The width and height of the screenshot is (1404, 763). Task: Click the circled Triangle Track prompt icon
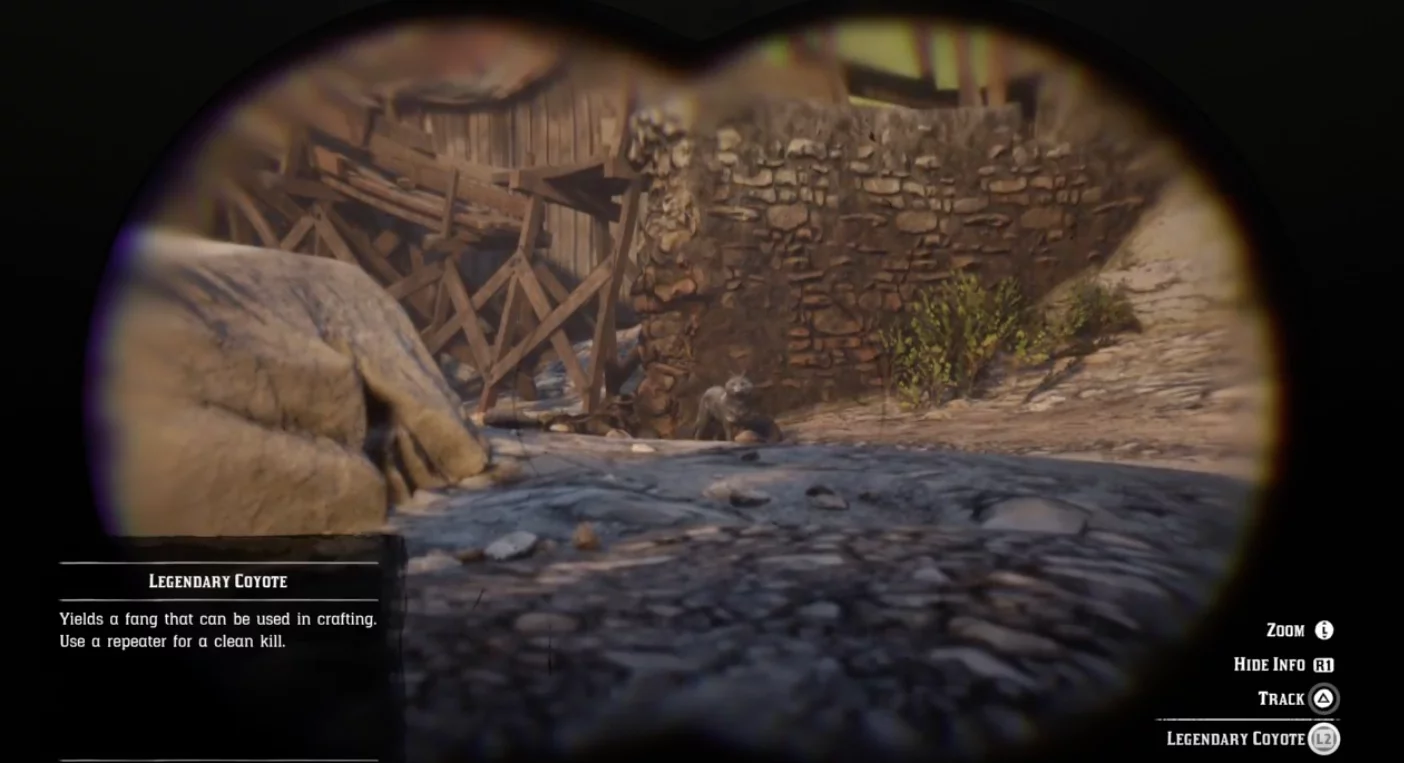tap(1323, 699)
